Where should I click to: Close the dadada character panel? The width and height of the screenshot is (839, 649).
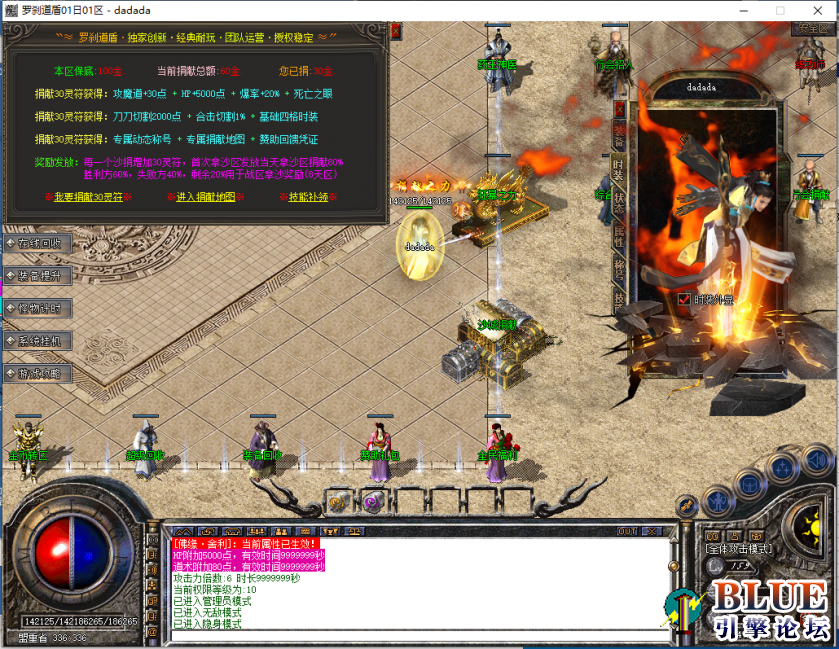pos(619,107)
